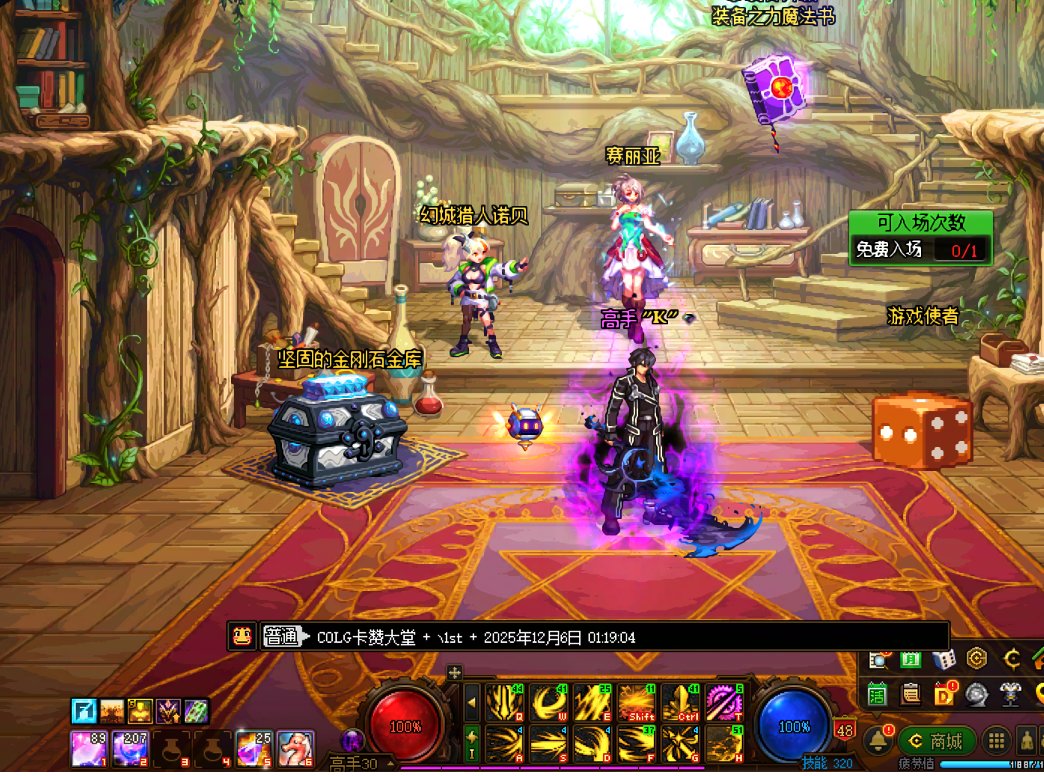Use the skill bound to W
Image resolution: width=1044 pixels, height=776 pixels.
point(549,703)
